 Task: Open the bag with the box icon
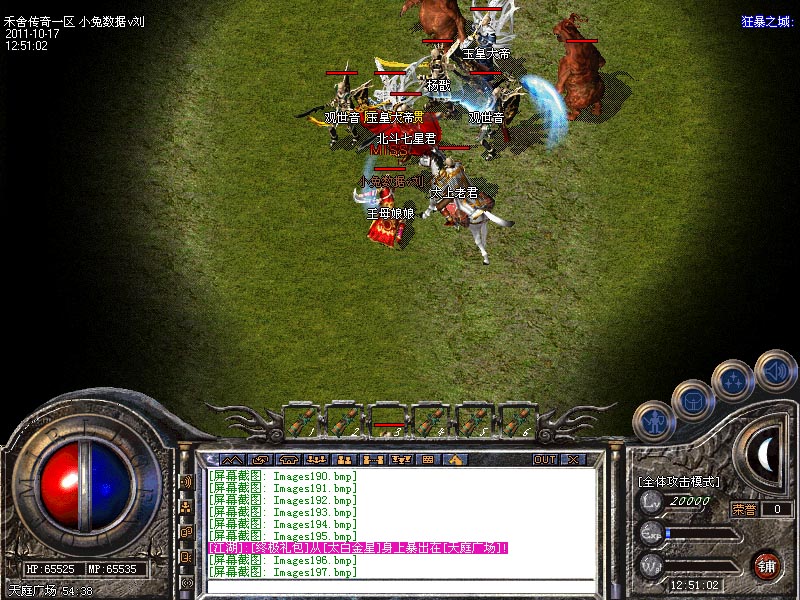click(693, 399)
